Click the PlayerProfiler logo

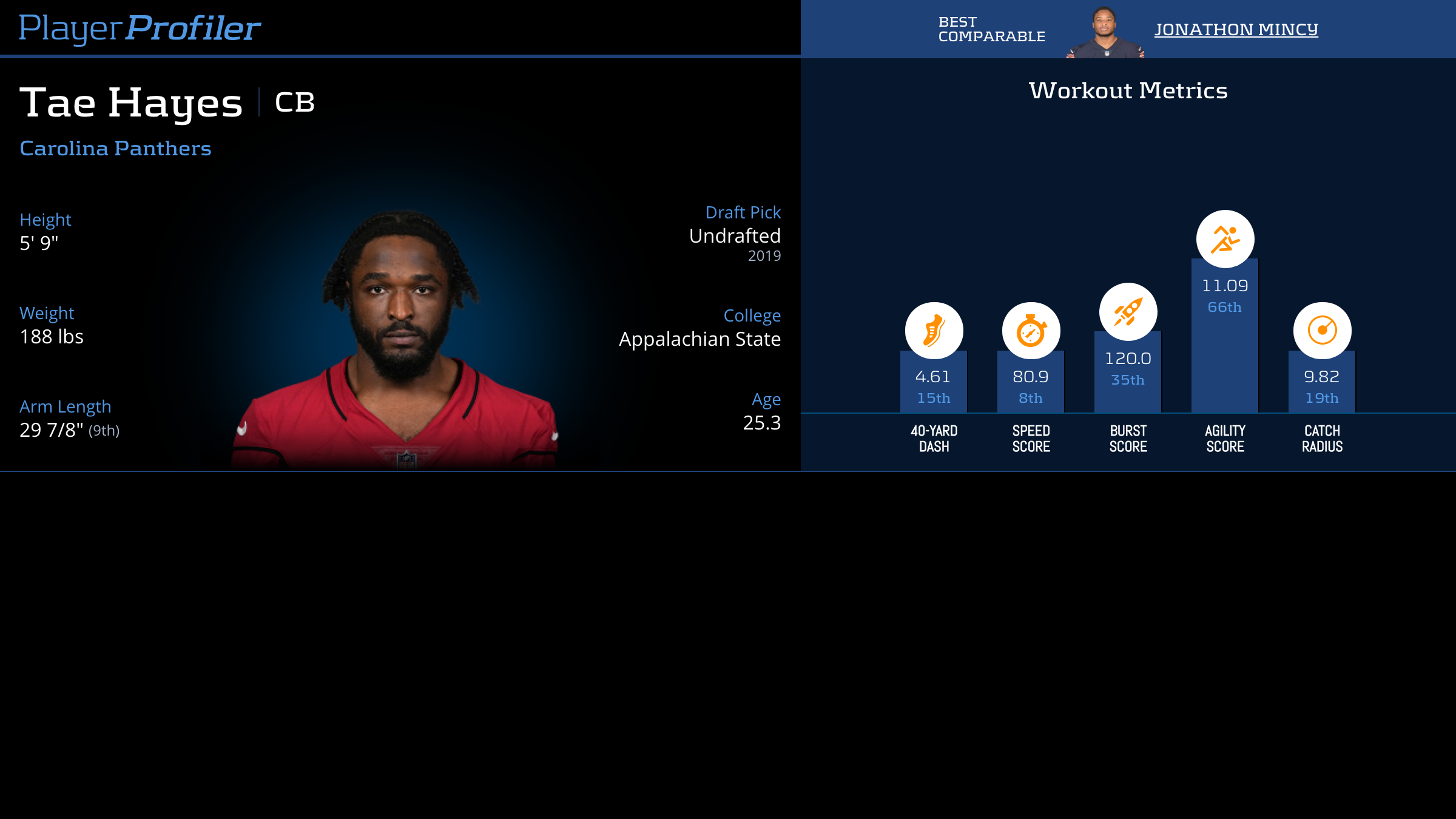click(140, 28)
